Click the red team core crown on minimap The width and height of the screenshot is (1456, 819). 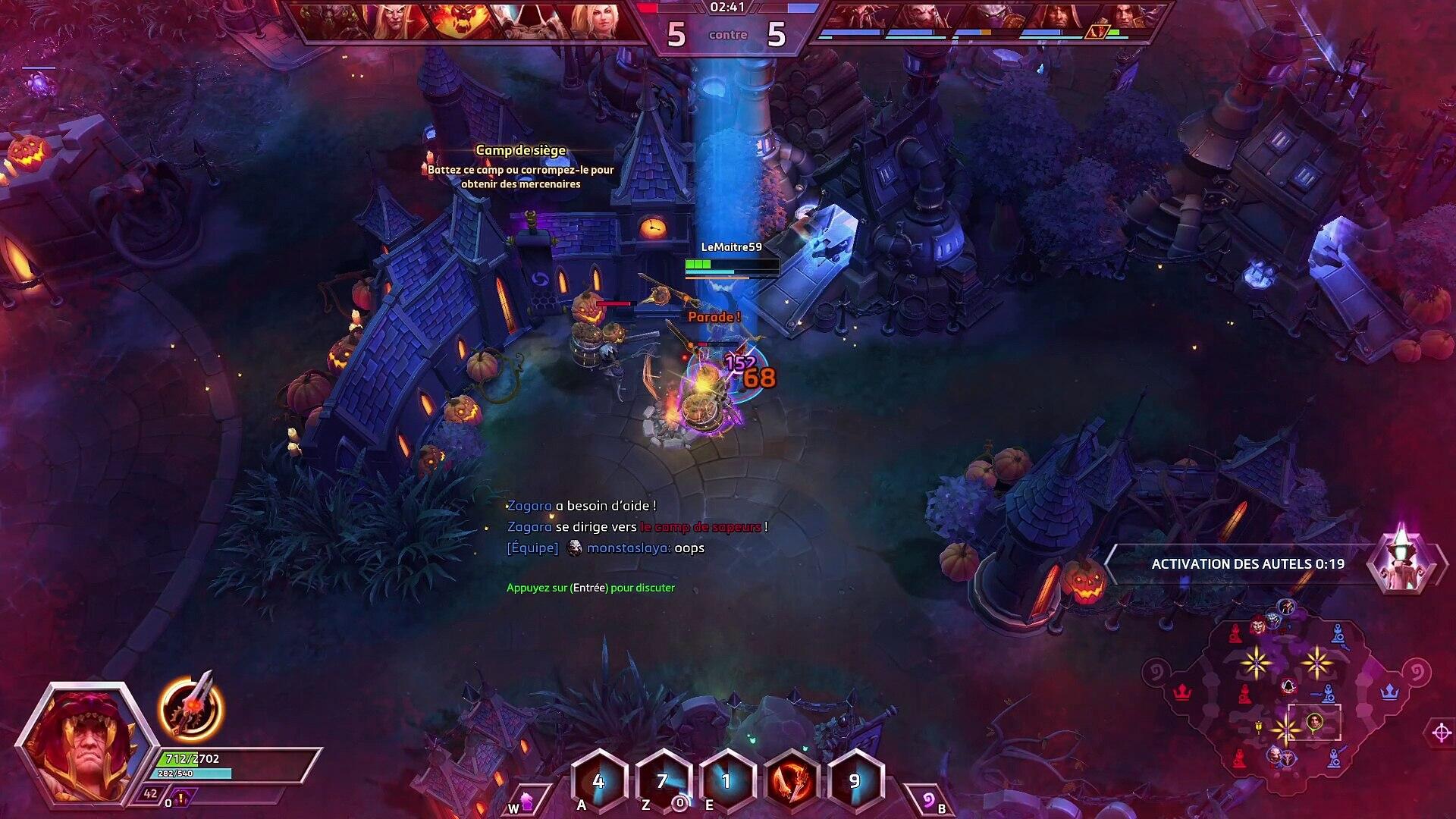(1181, 692)
